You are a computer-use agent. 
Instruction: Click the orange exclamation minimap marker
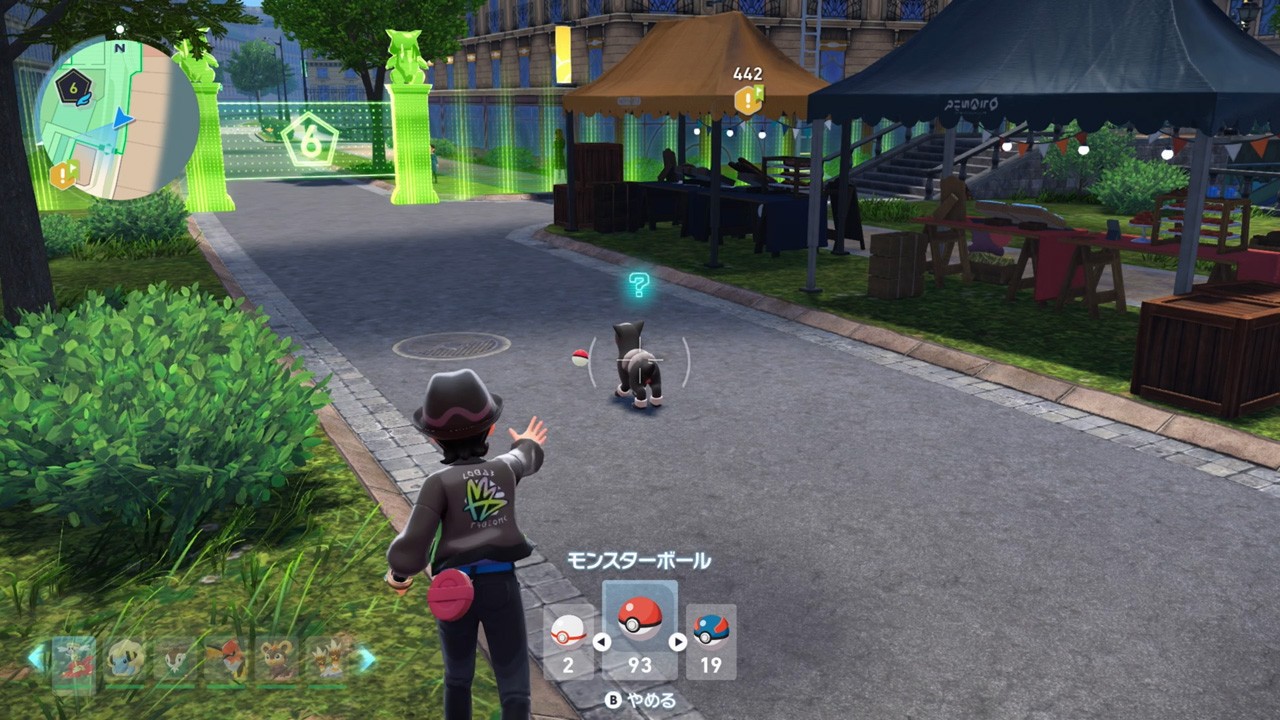tap(65, 176)
